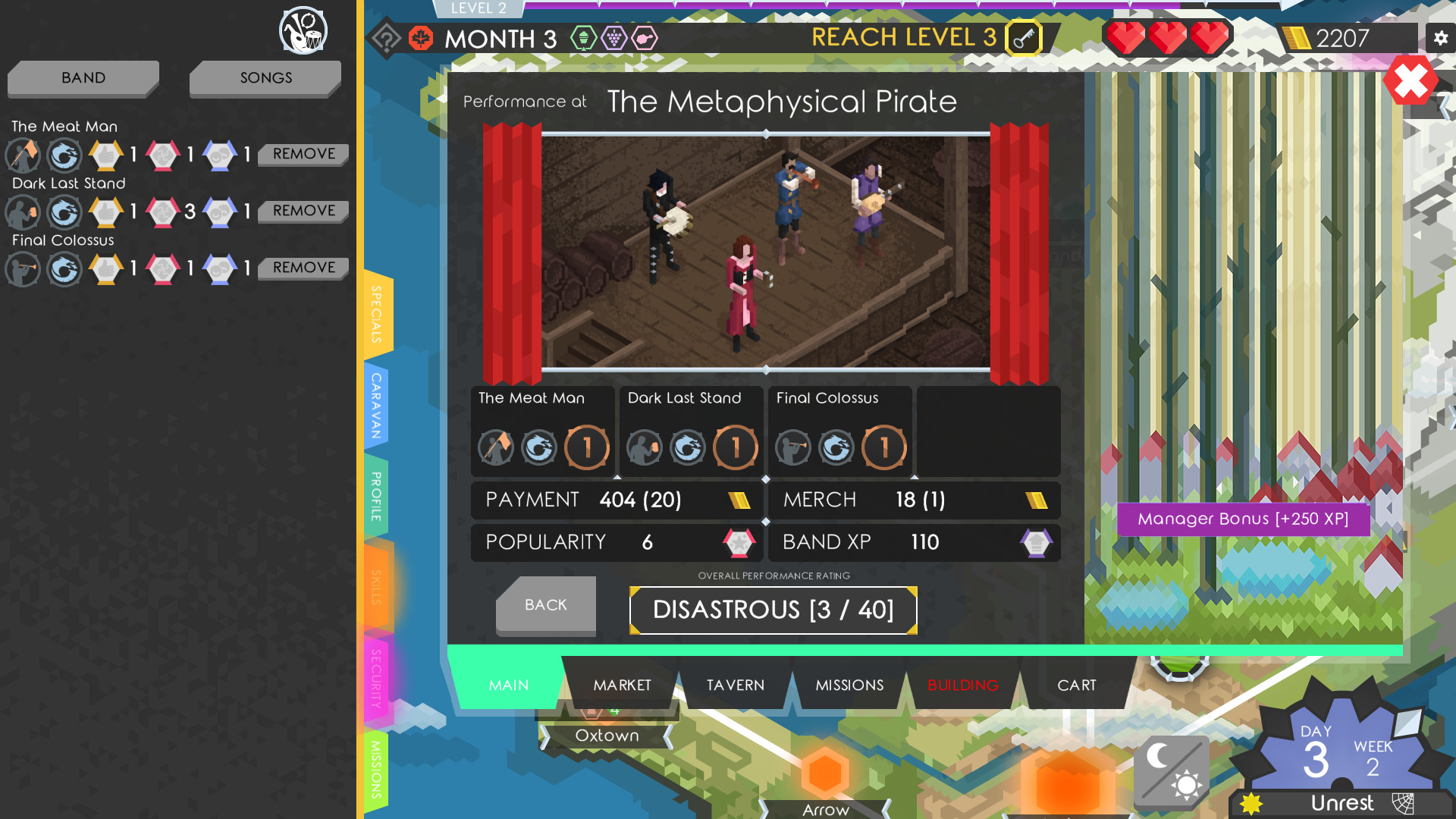Select the flute icon for Final Colossus

(23, 269)
